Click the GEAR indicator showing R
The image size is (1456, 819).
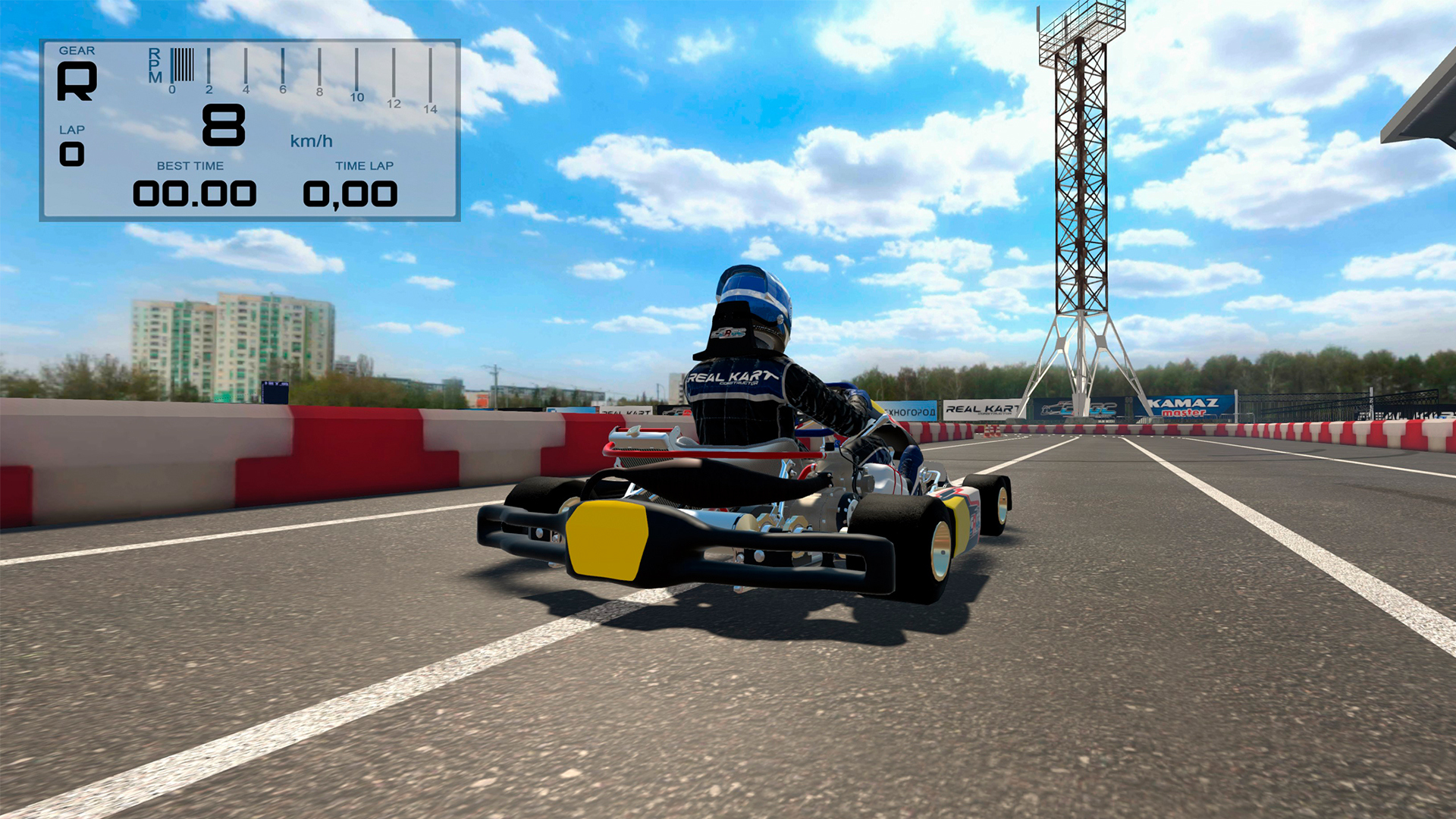[76, 80]
